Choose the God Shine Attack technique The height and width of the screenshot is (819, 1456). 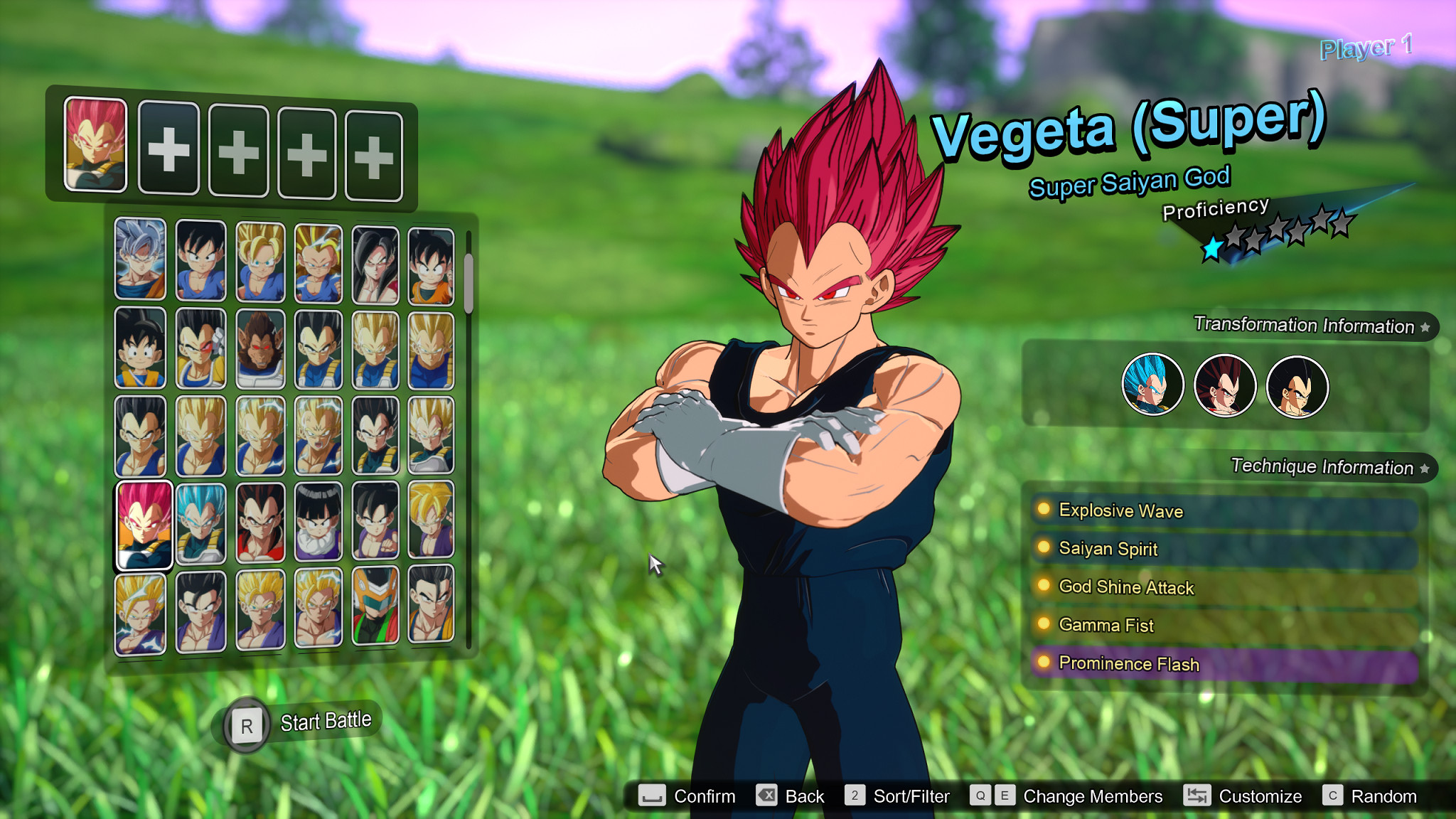tap(1223, 587)
